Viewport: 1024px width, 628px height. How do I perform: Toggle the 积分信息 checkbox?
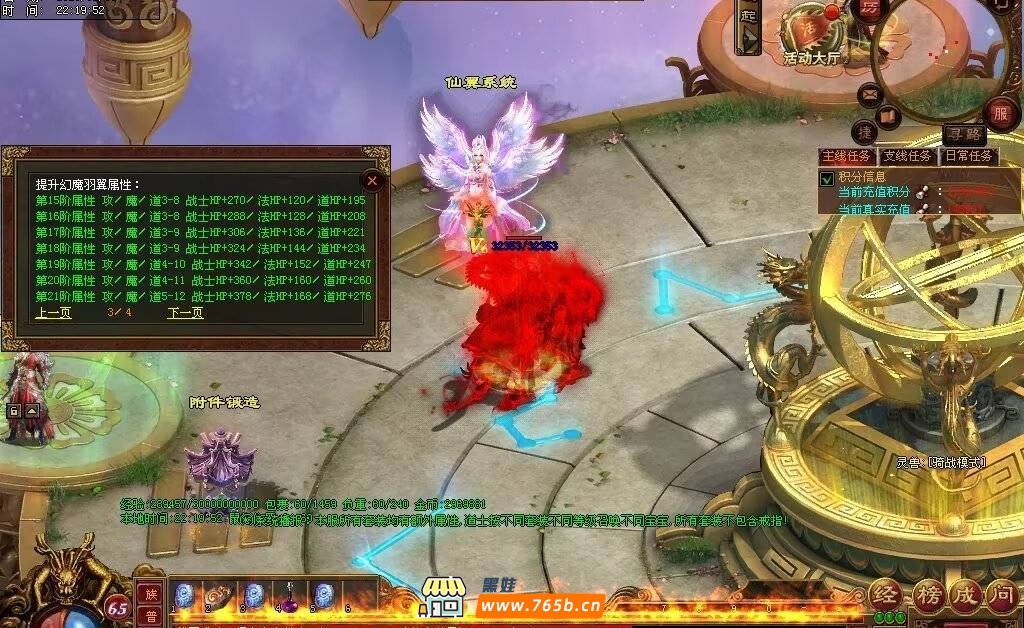point(827,178)
